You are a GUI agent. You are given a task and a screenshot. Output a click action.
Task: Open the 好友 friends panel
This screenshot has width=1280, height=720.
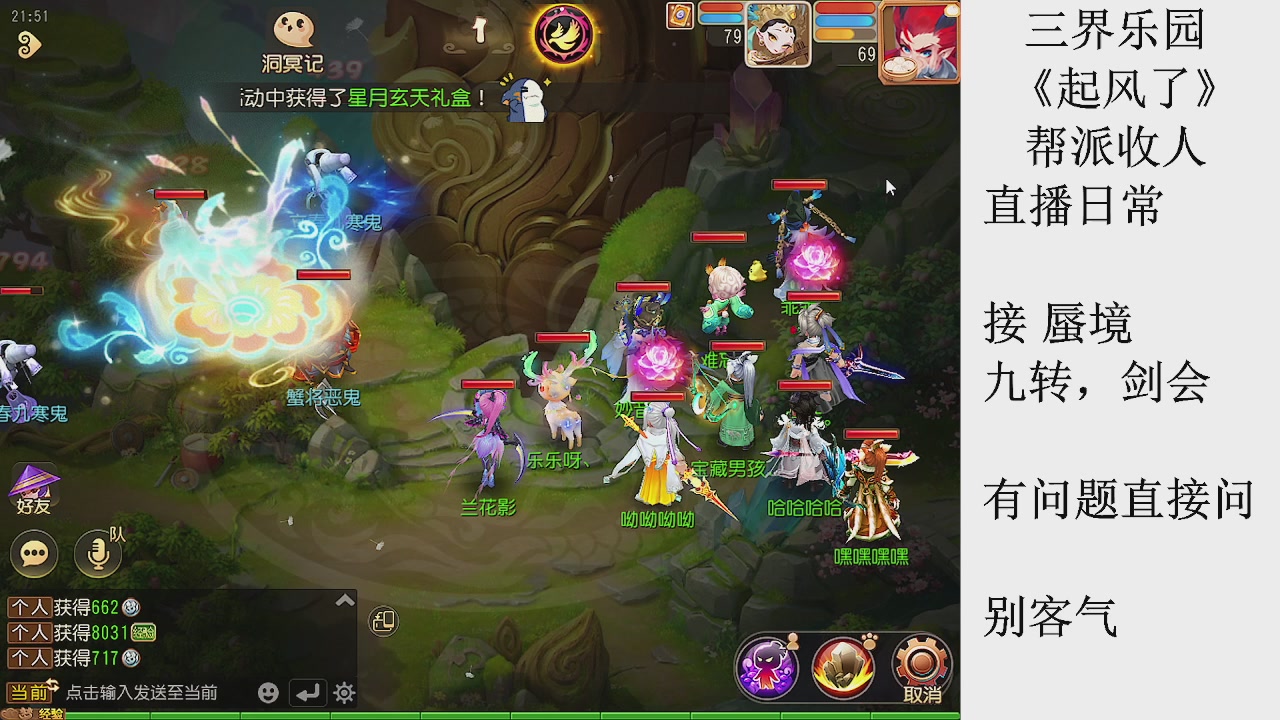(33, 490)
